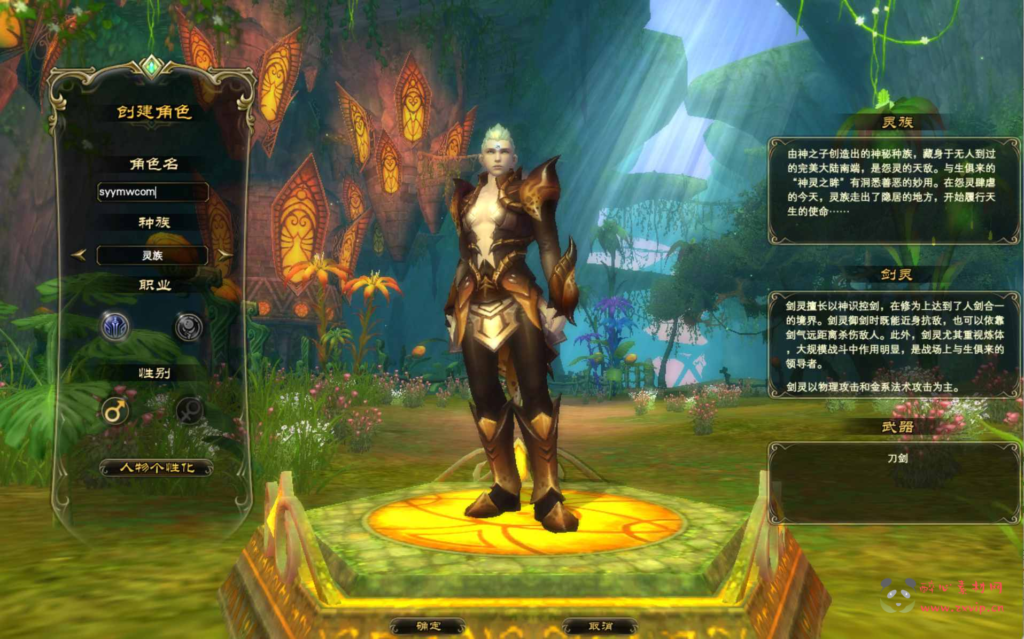
Task: Switch to the next race with the right arrow
Action: point(224,255)
